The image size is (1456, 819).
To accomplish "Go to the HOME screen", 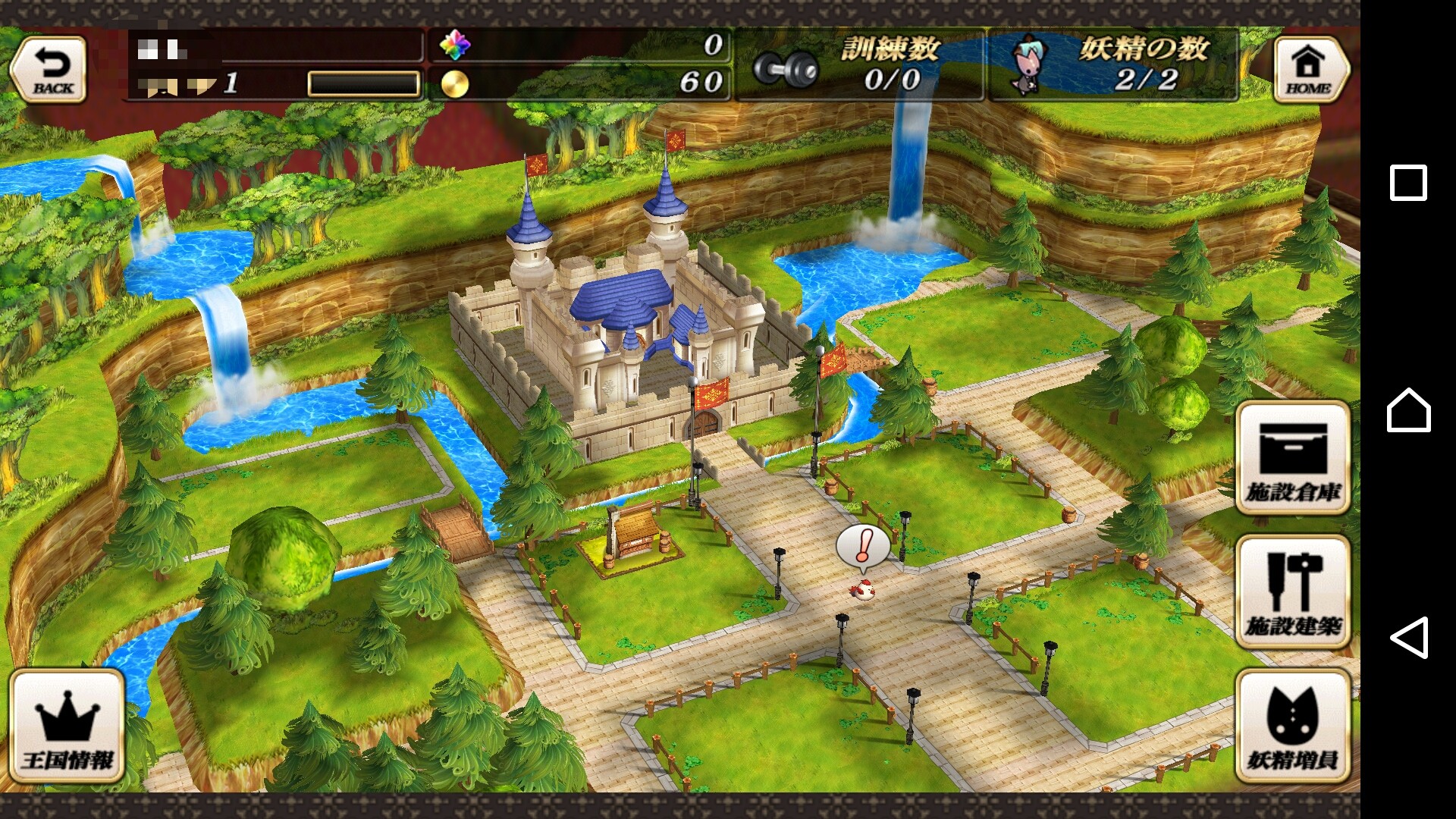I will pyautogui.click(x=1310, y=70).
